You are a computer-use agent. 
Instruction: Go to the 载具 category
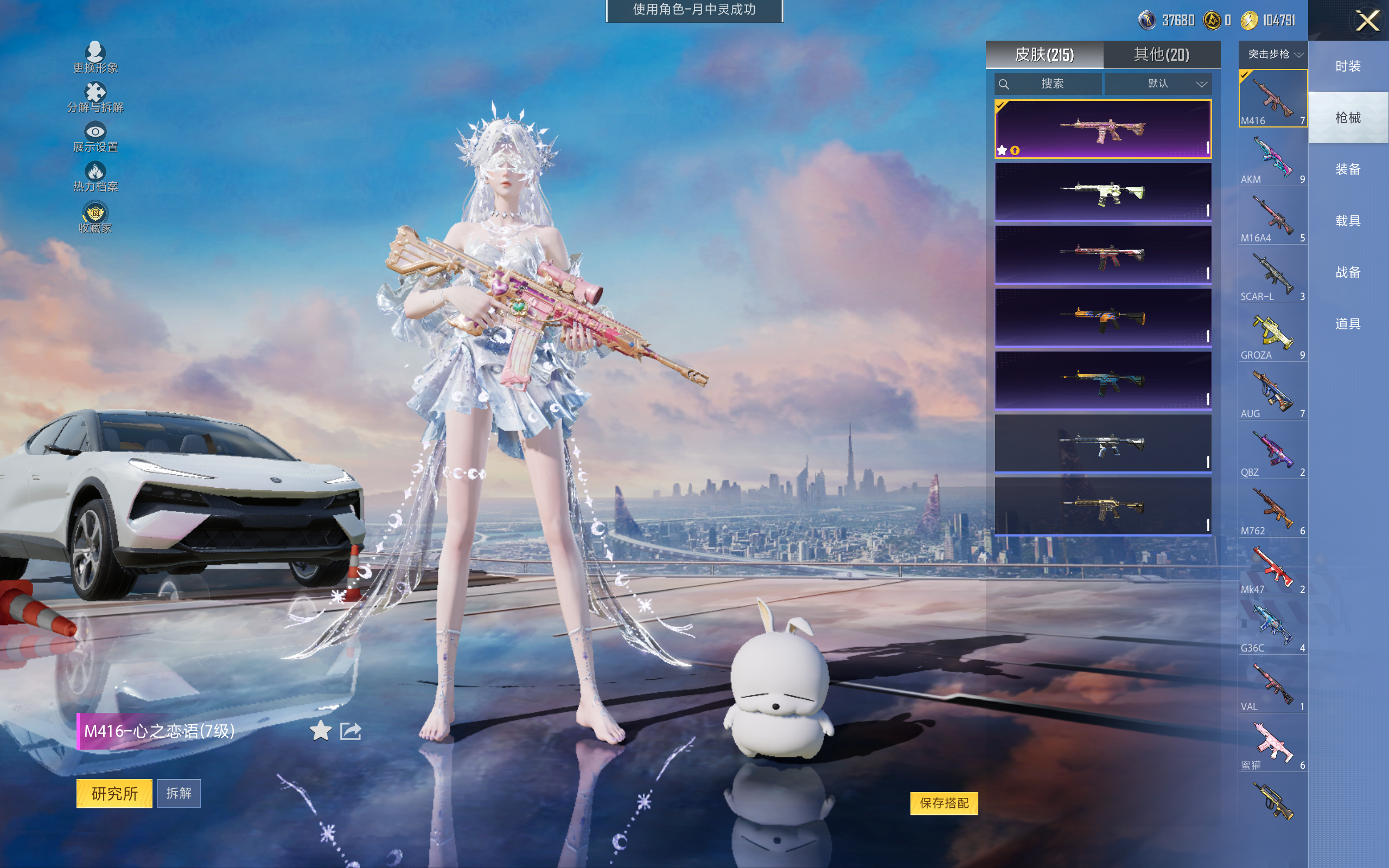(x=1348, y=221)
